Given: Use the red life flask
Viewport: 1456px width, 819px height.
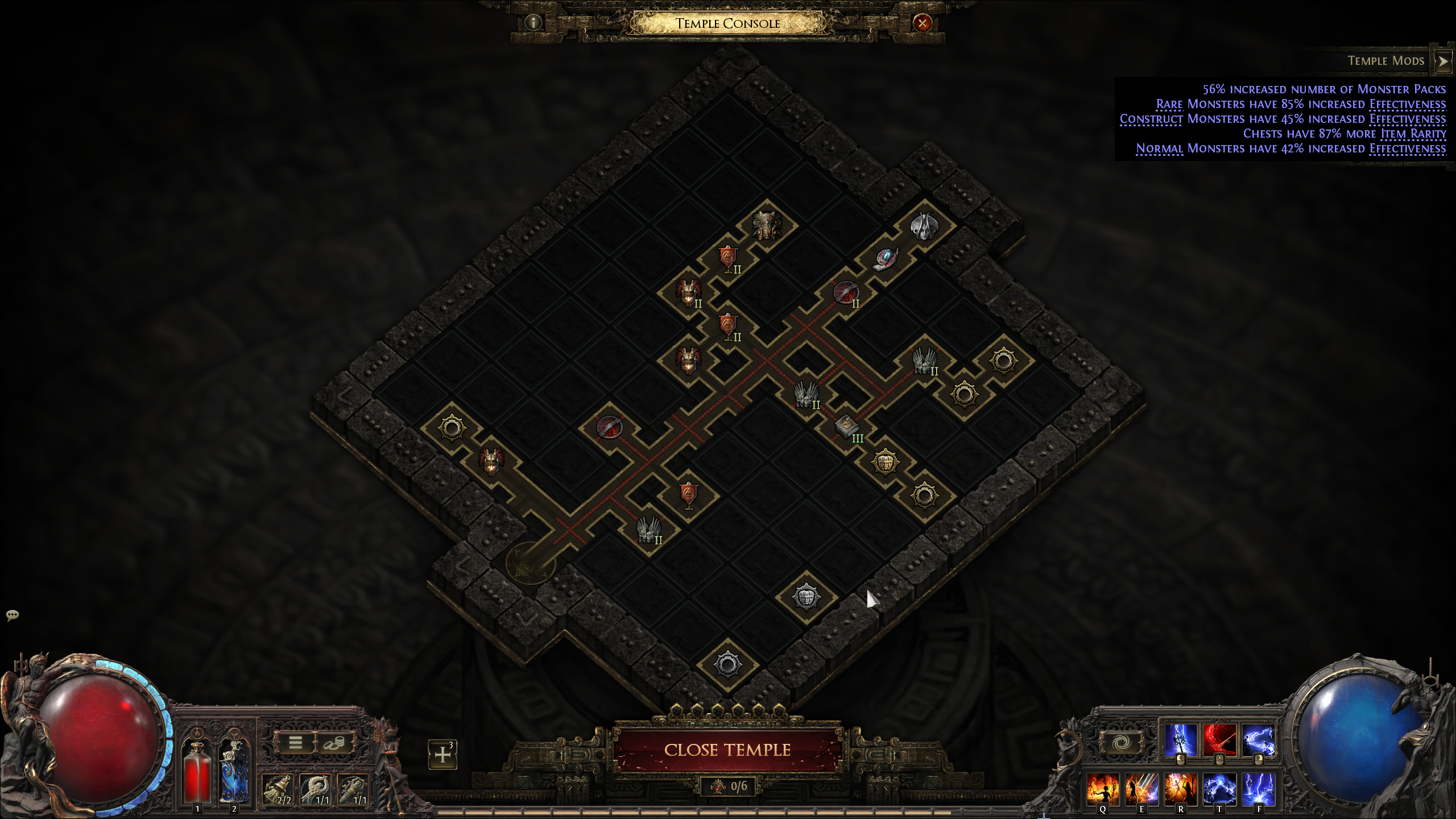Looking at the screenshot, I should click(197, 773).
